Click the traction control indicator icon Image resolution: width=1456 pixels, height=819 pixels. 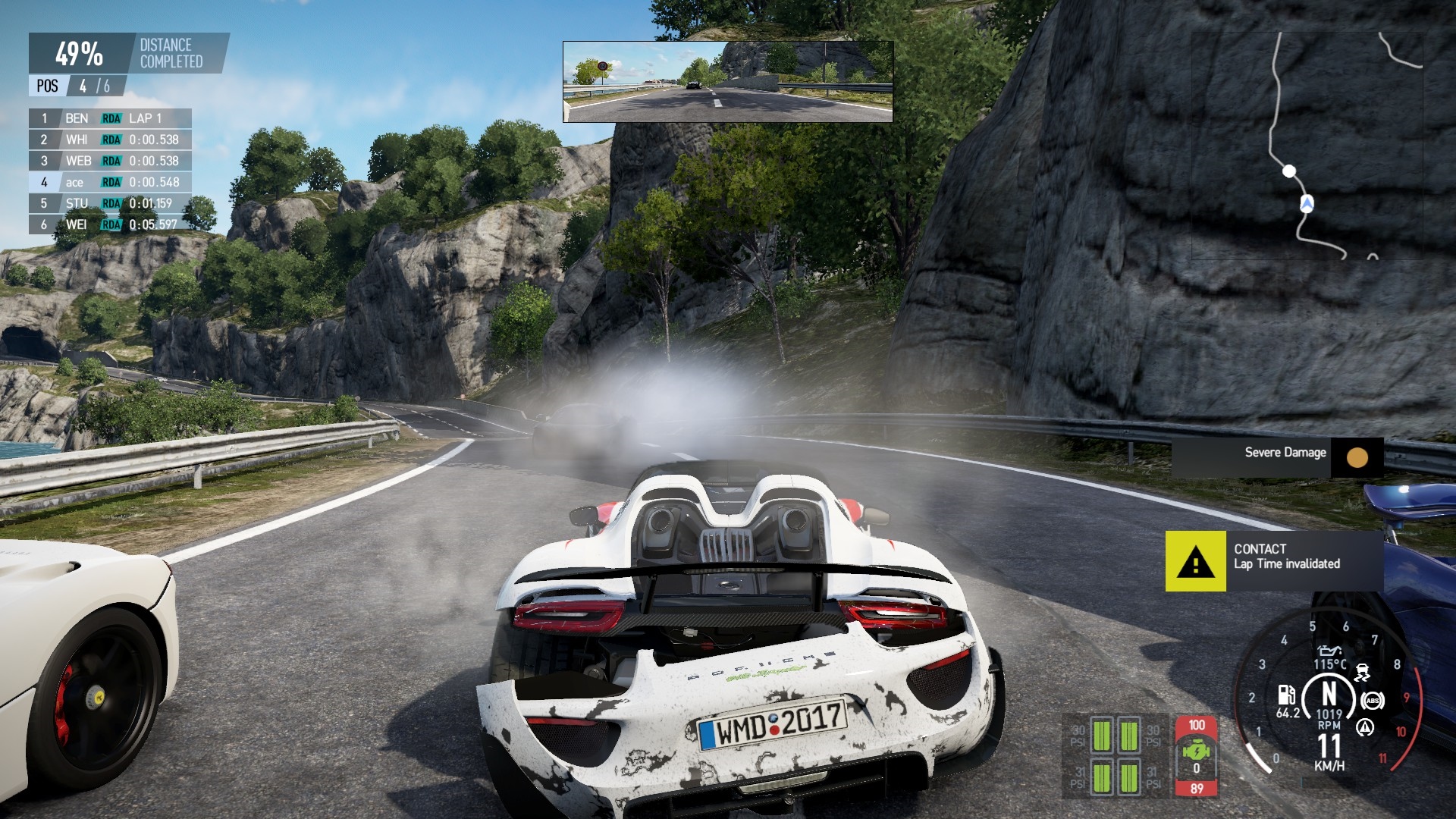pyautogui.click(x=1363, y=672)
